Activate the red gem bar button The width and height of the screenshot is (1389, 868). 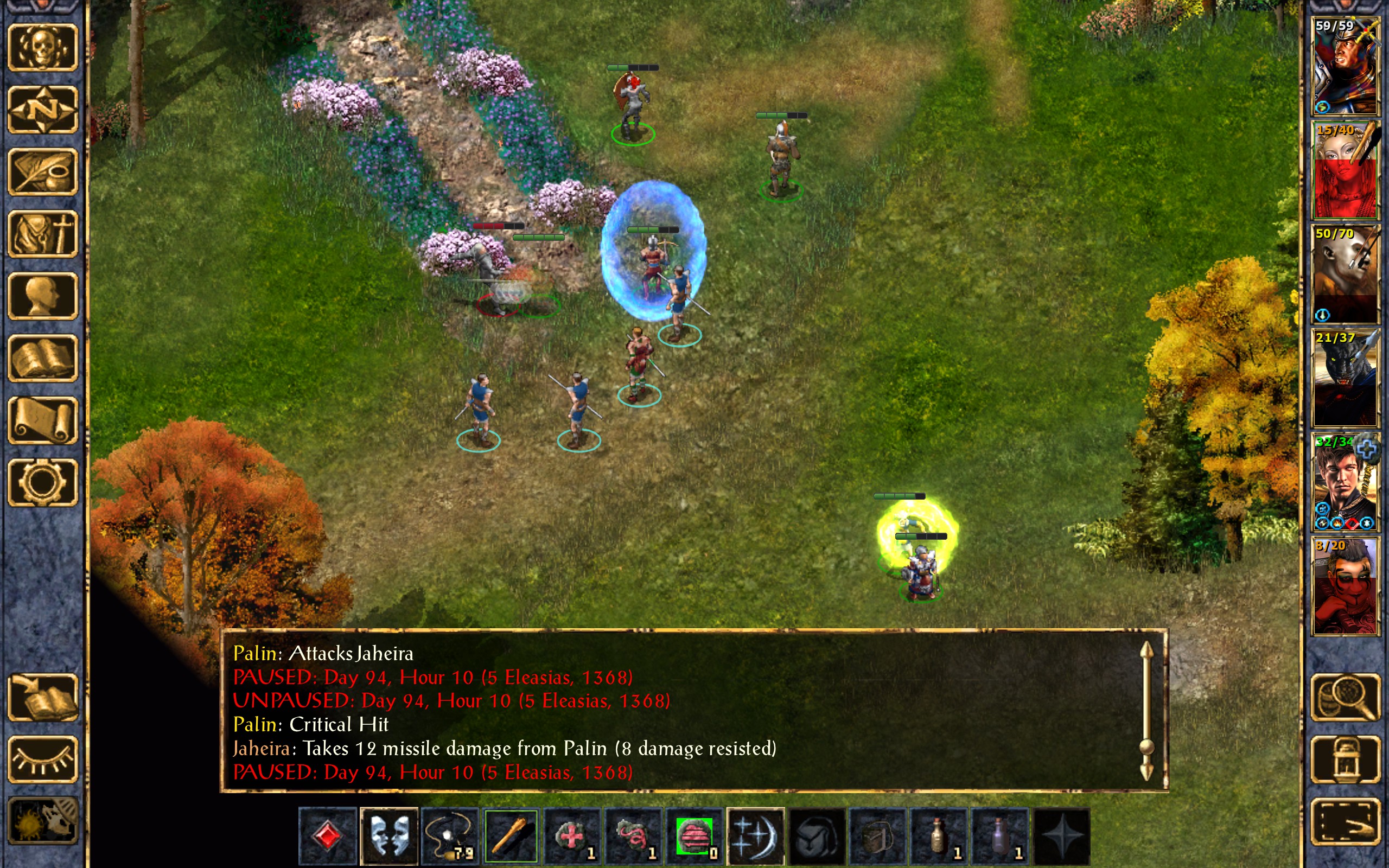[x=328, y=836]
